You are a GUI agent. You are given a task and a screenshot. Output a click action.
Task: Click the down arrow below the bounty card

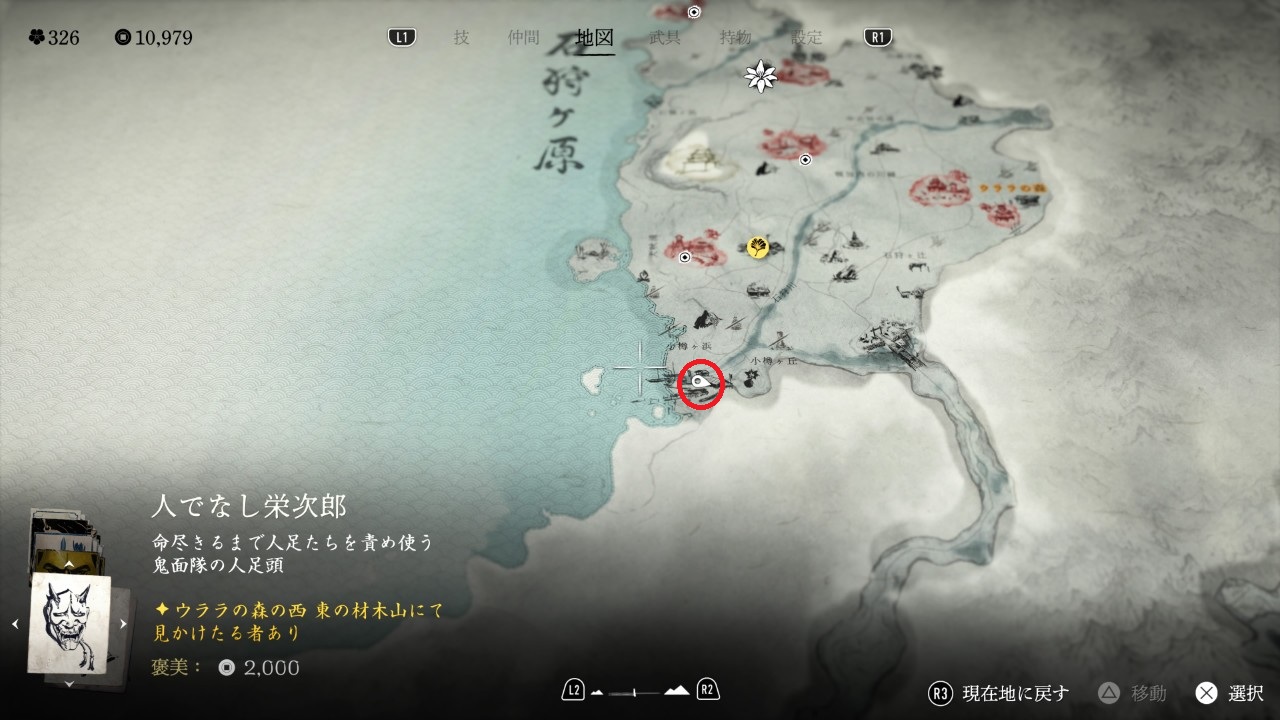(69, 683)
